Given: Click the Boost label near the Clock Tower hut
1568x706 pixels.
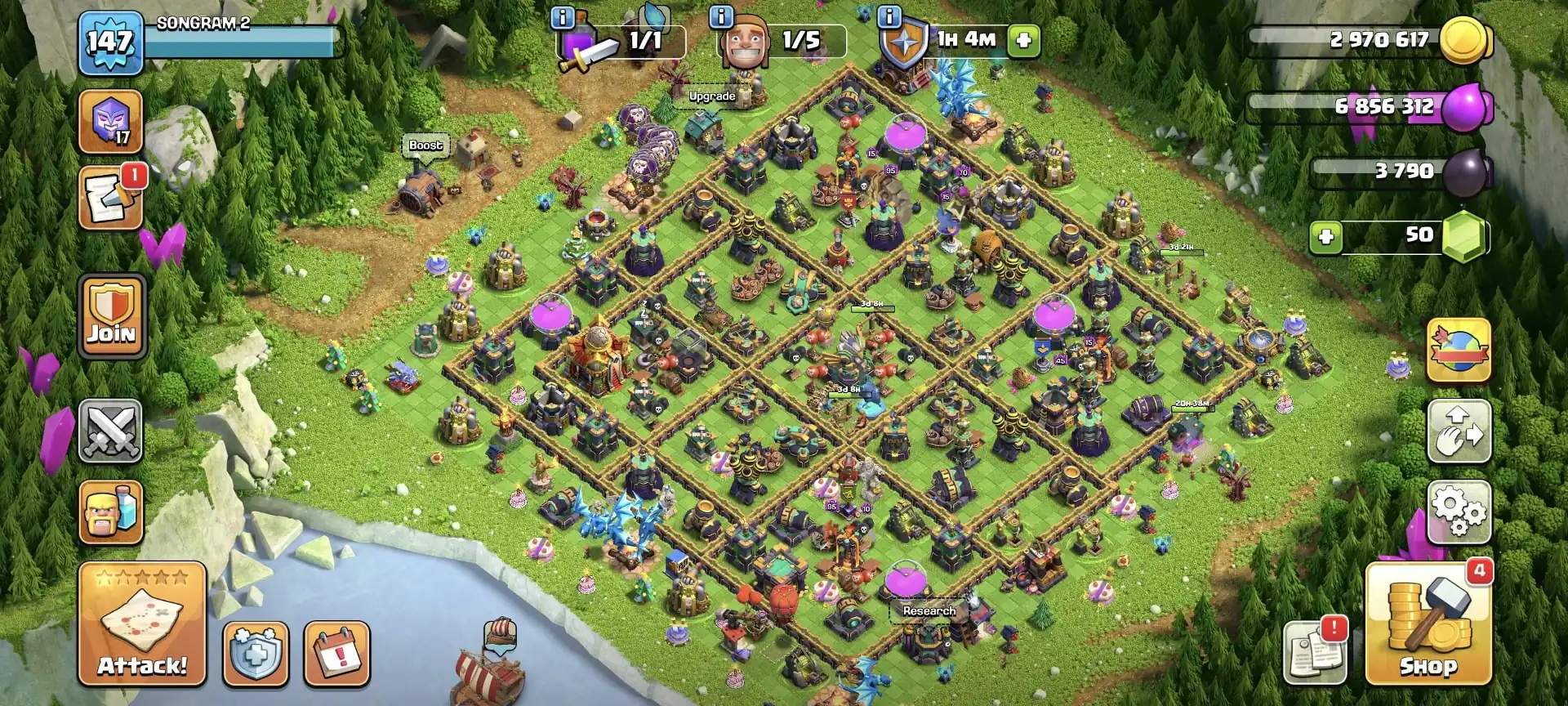Looking at the screenshot, I should tap(426, 145).
